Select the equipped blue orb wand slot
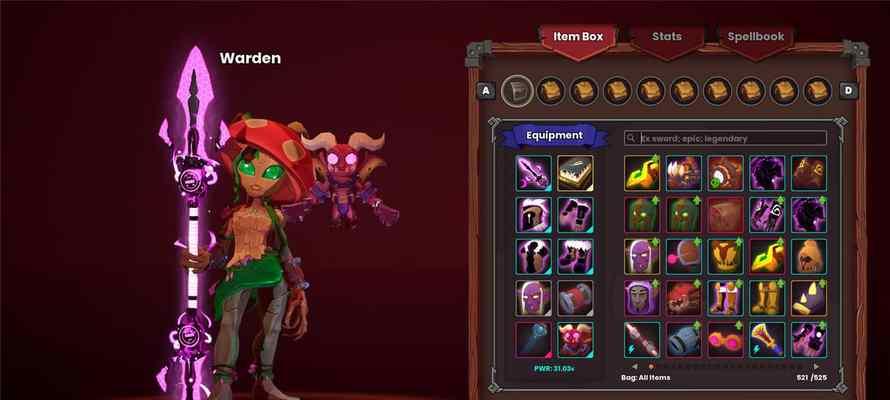Screen dimensions: 890x400 [533, 338]
